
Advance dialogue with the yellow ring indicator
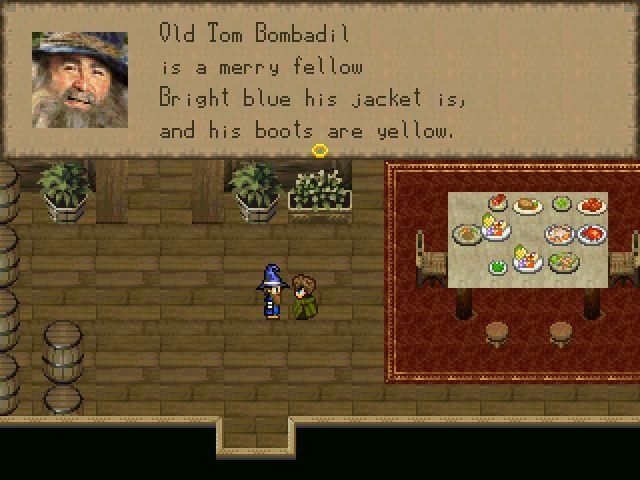pos(320,151)
